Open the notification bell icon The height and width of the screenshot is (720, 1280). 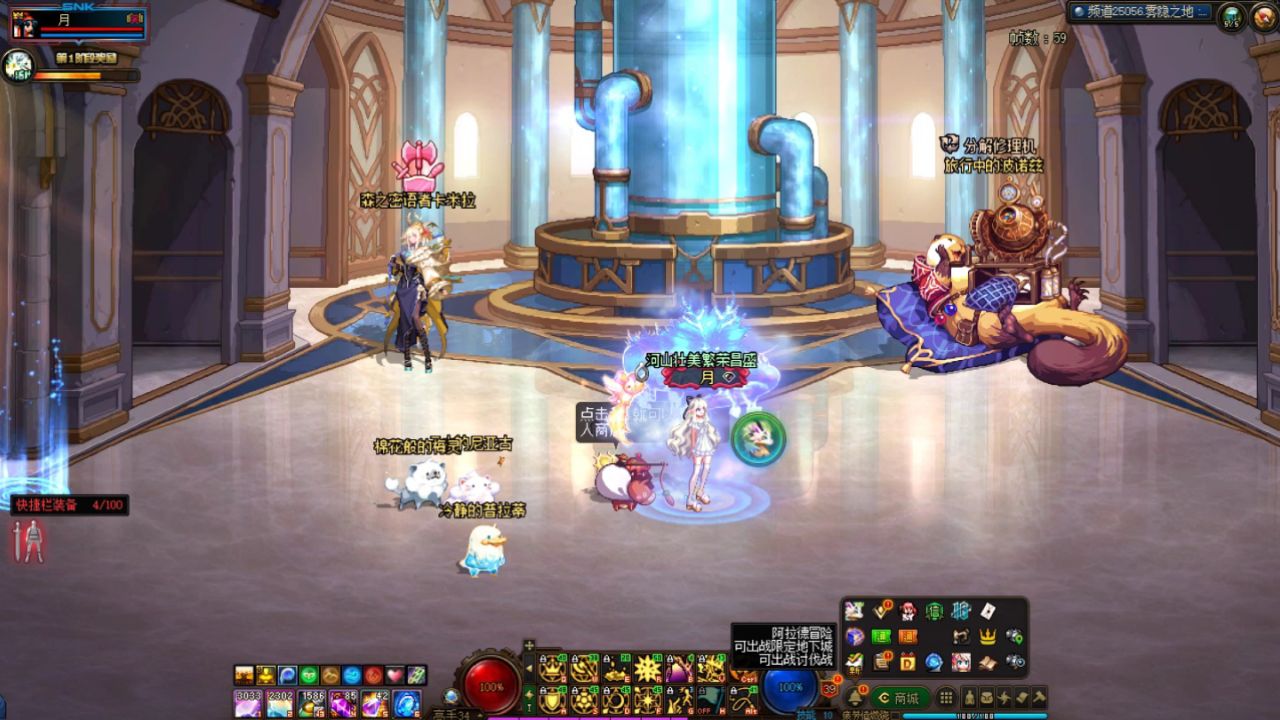coord(855,698)
